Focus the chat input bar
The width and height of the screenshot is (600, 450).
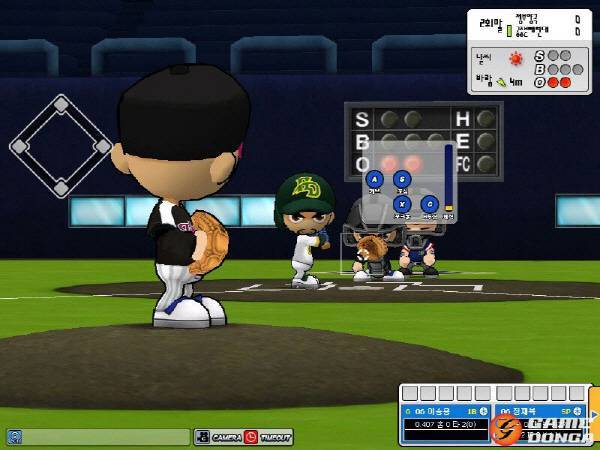106,437
